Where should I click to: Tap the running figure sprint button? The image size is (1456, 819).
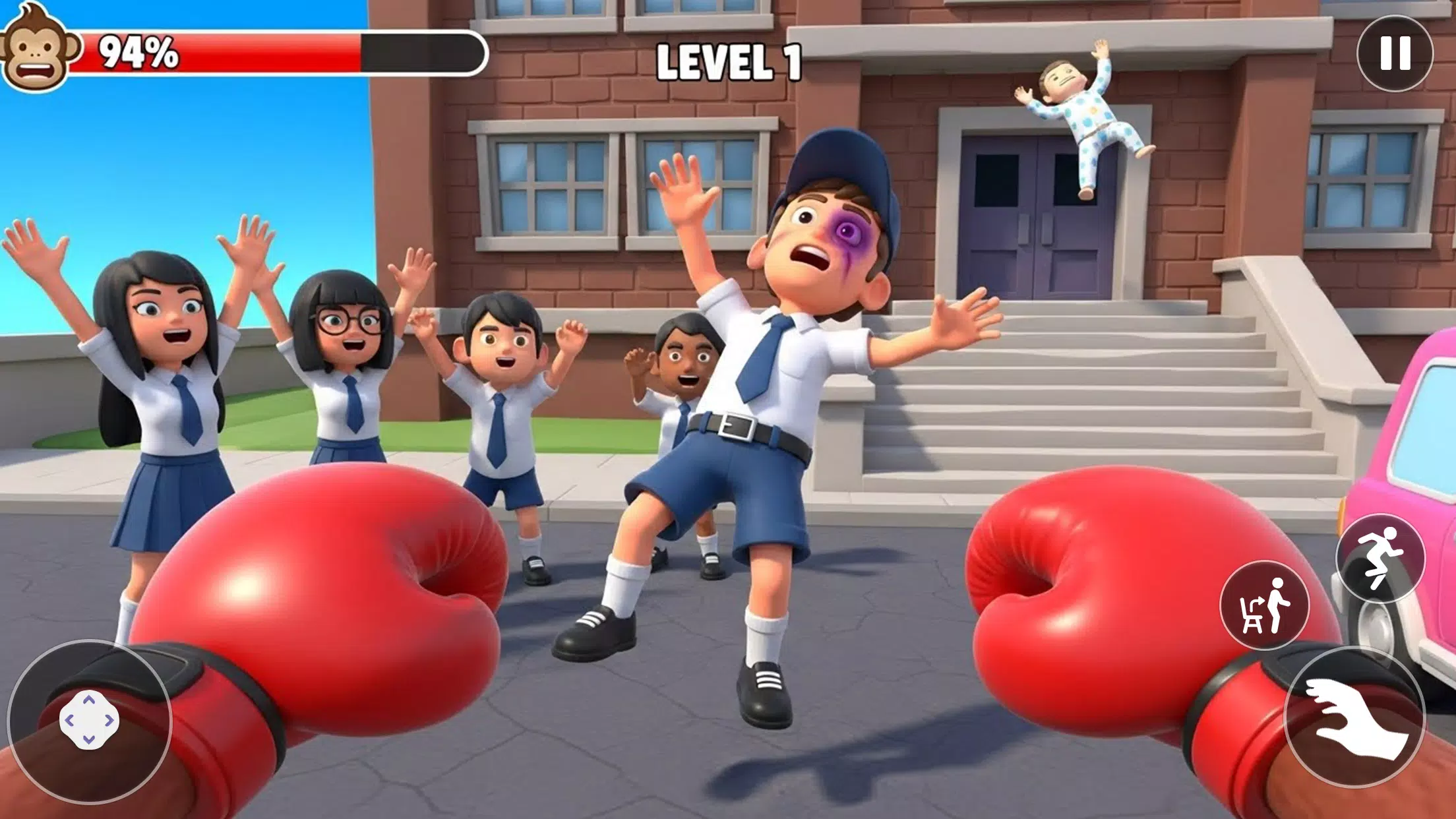(1380, 559)
